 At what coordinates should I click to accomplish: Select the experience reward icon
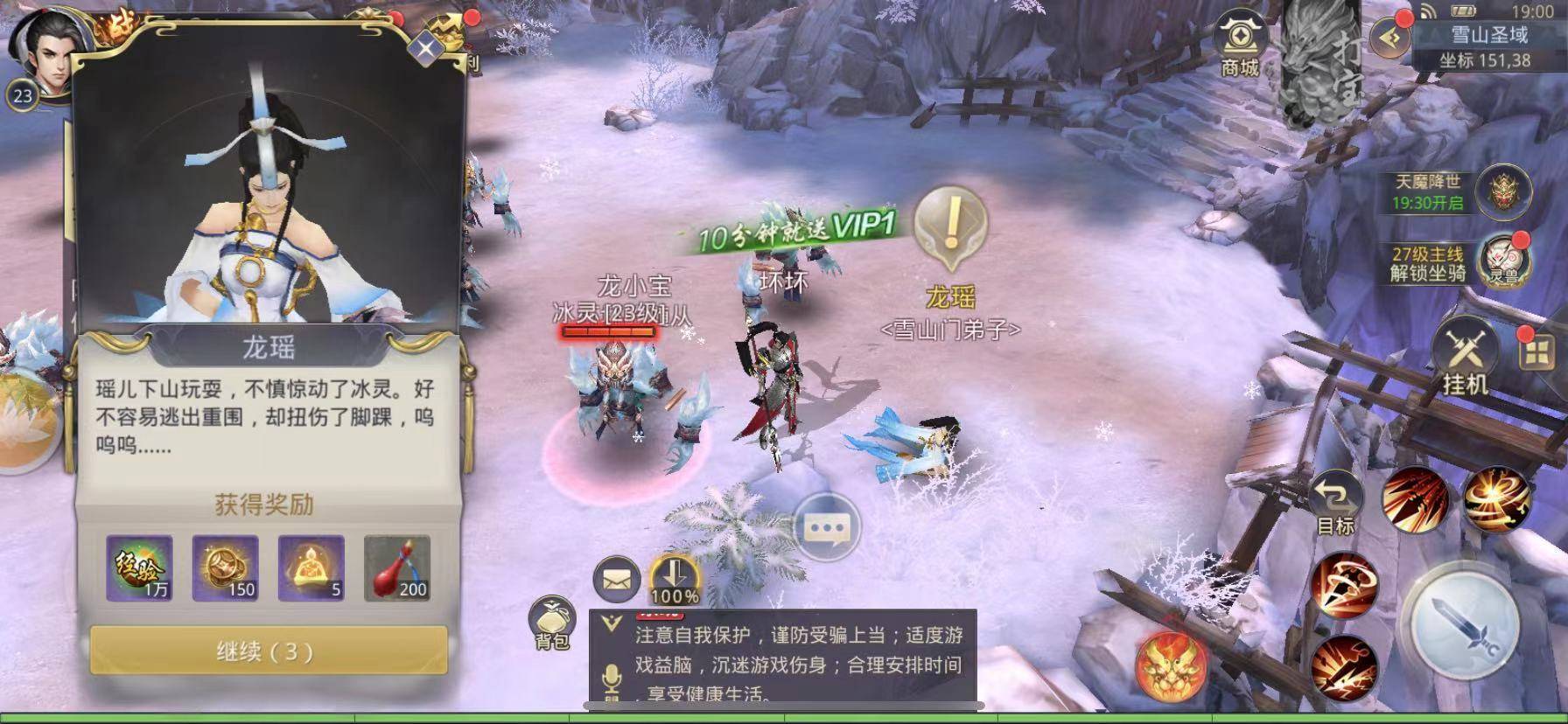pos(139,568)
